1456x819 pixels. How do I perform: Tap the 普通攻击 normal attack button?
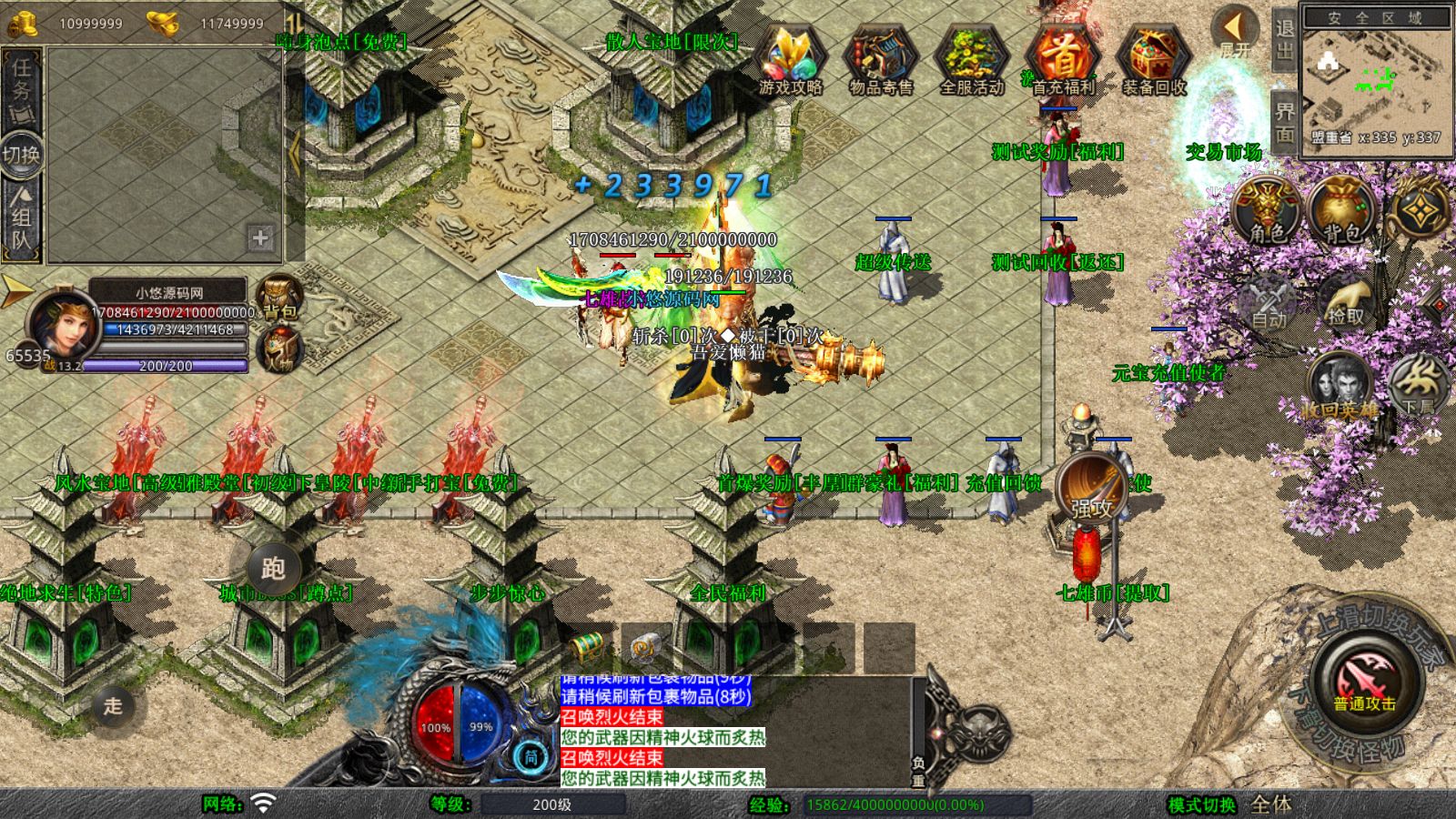coord(1365,684)
